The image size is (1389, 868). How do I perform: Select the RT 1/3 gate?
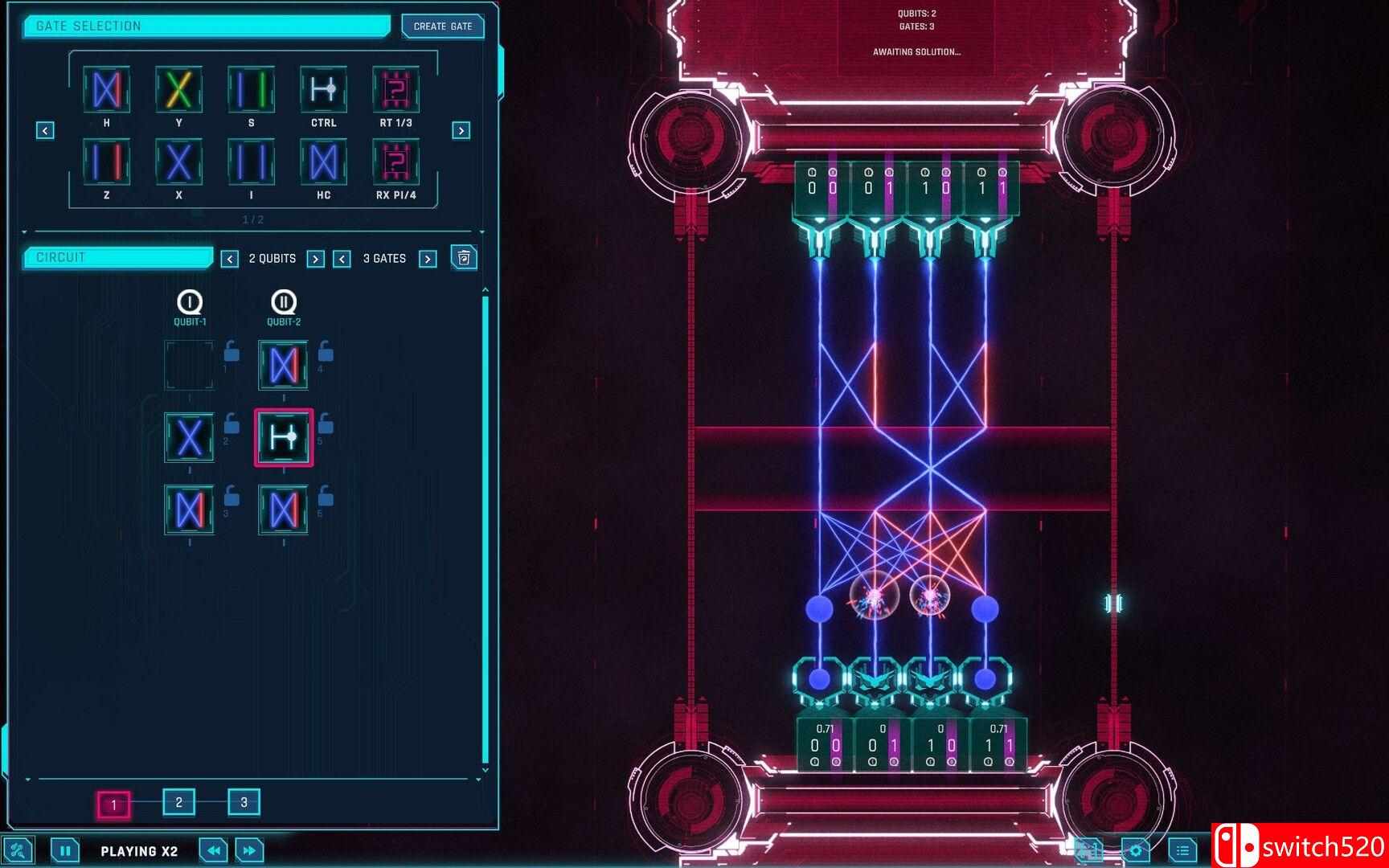pos(395,92)
